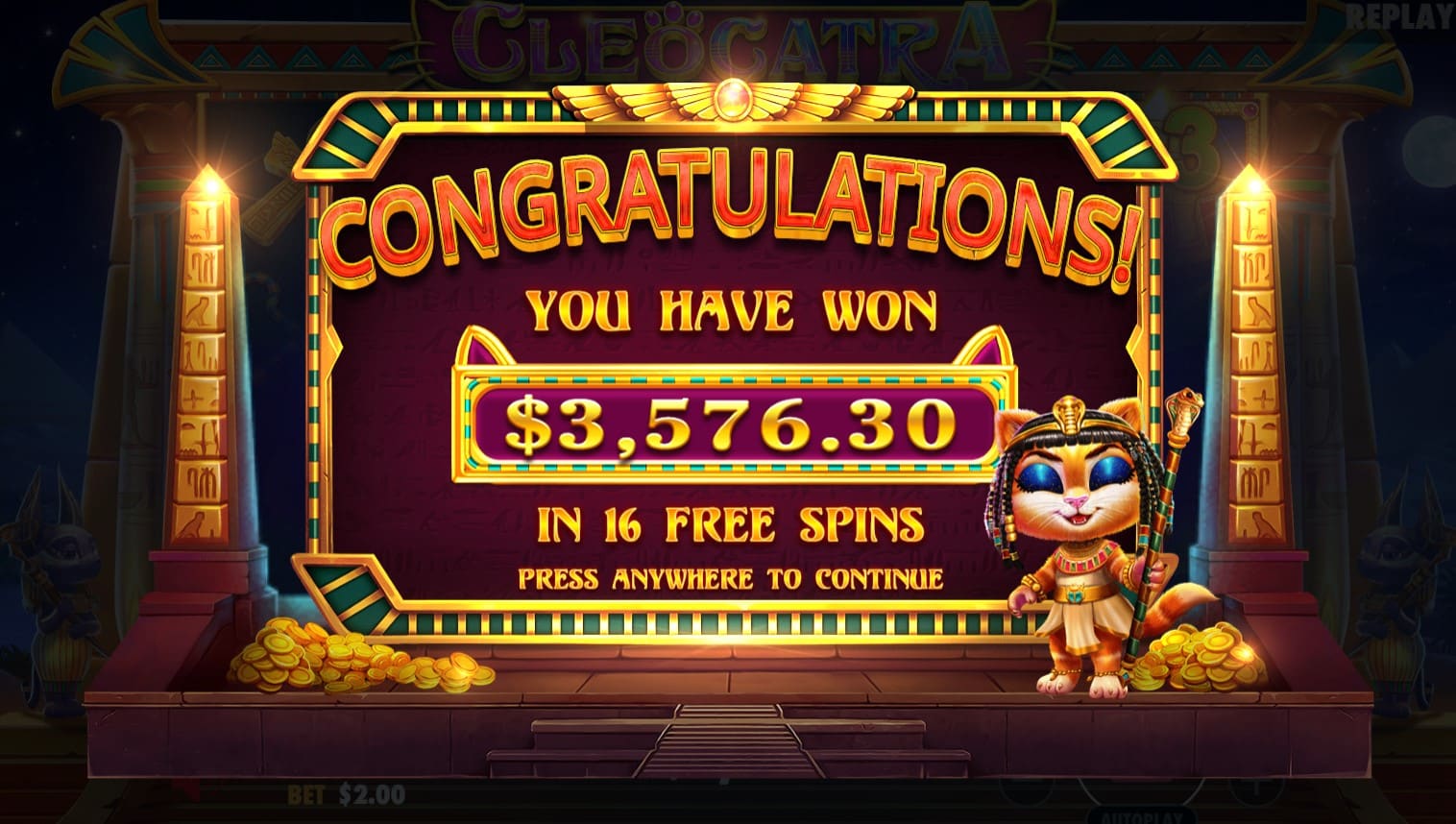1456x824 pixels.
Task: Click the BET $2.00 display
Action: (344, 794)
